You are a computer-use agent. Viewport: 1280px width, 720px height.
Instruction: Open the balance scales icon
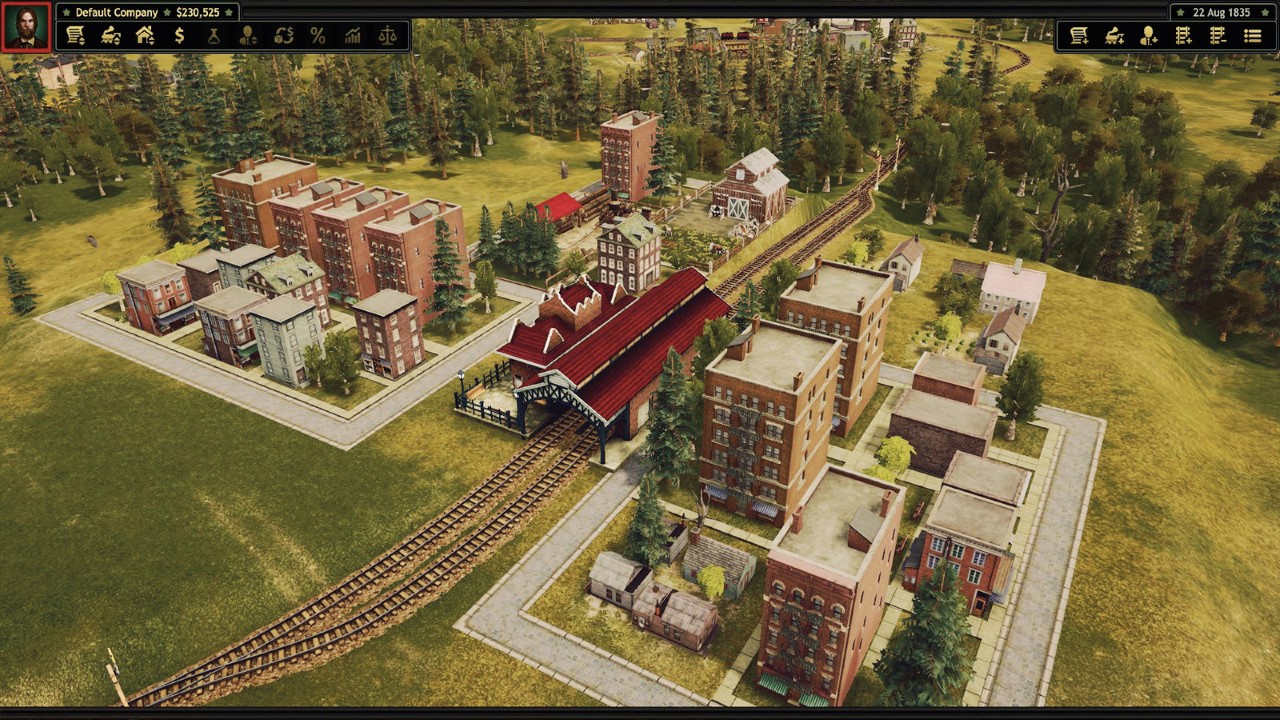click(388, 36)
